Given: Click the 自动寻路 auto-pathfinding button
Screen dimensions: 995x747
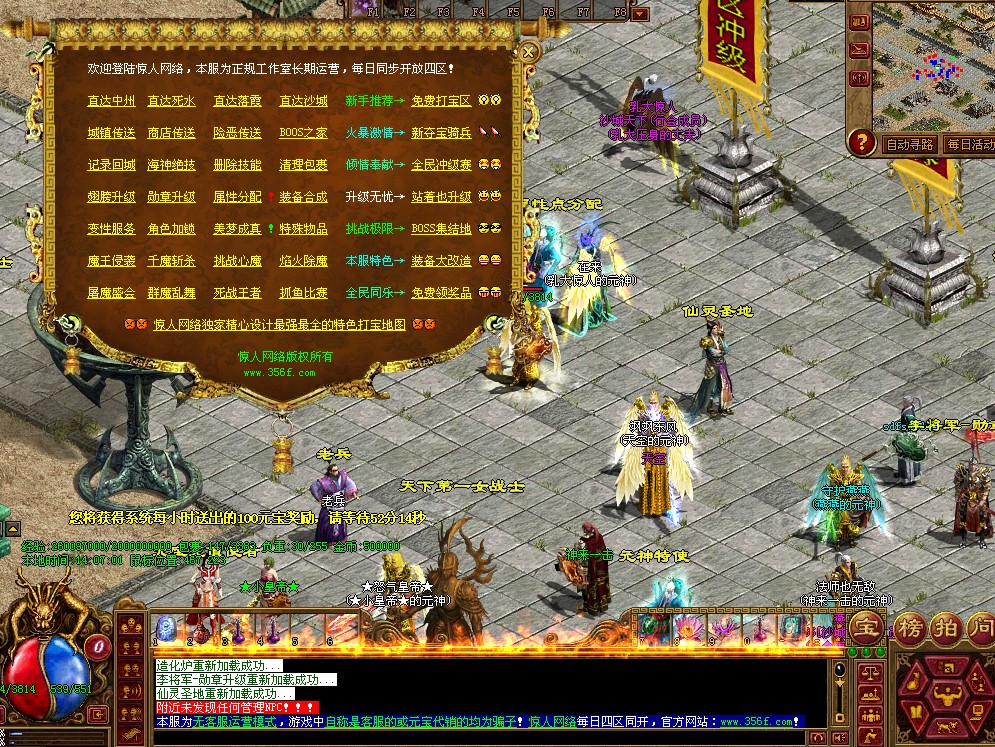Looking at the screenshot, I should click(x=910, y=145).
